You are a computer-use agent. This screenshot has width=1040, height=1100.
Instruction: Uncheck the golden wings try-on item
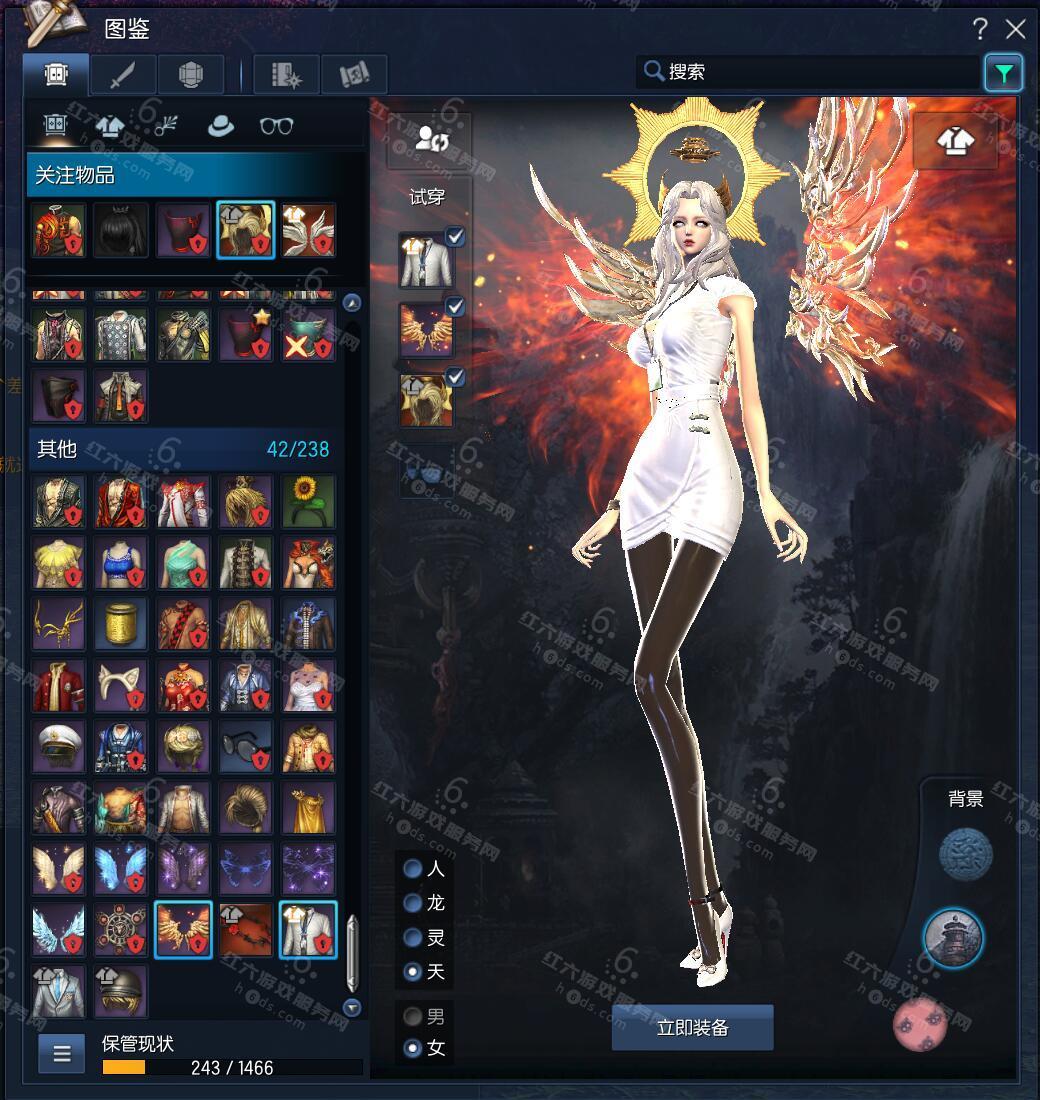[x=455, y=307]
